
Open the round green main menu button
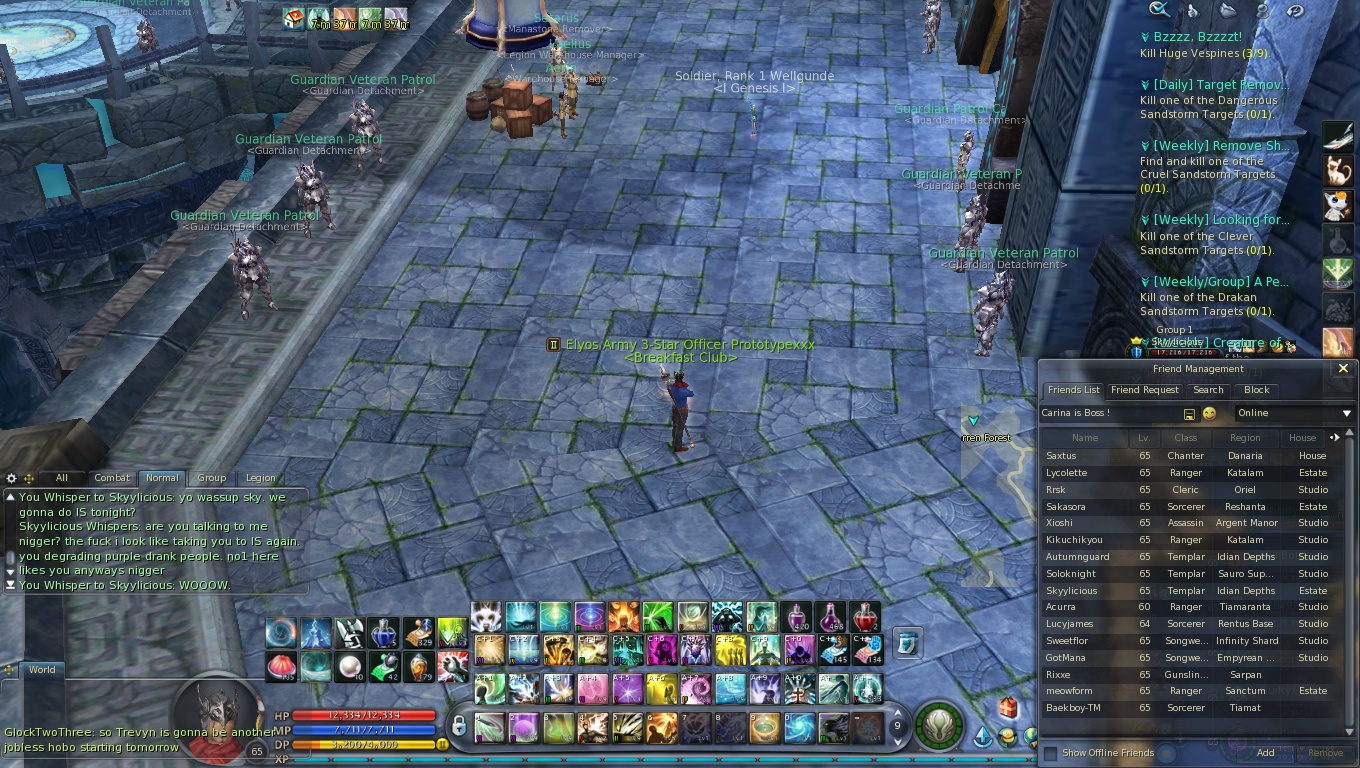pyautogui.click(x=938, y=726)
